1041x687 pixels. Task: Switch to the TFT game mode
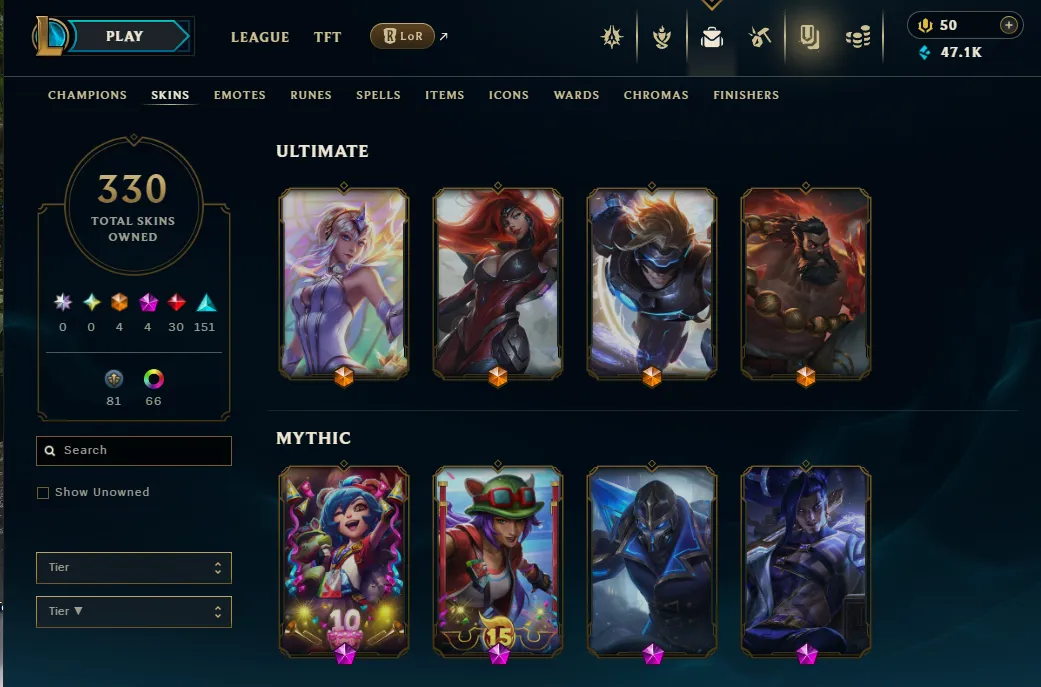(328, 37)
